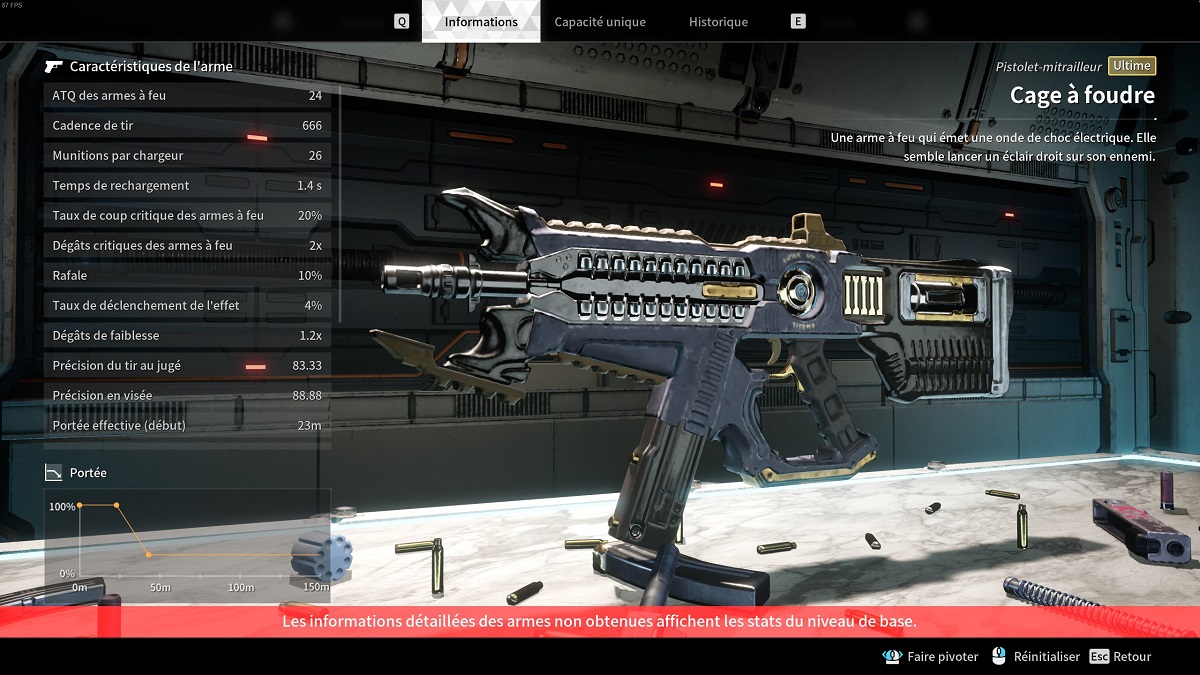Select the Portée effective (début) row
1200x675 pixels.
click(x=187, y=426)
